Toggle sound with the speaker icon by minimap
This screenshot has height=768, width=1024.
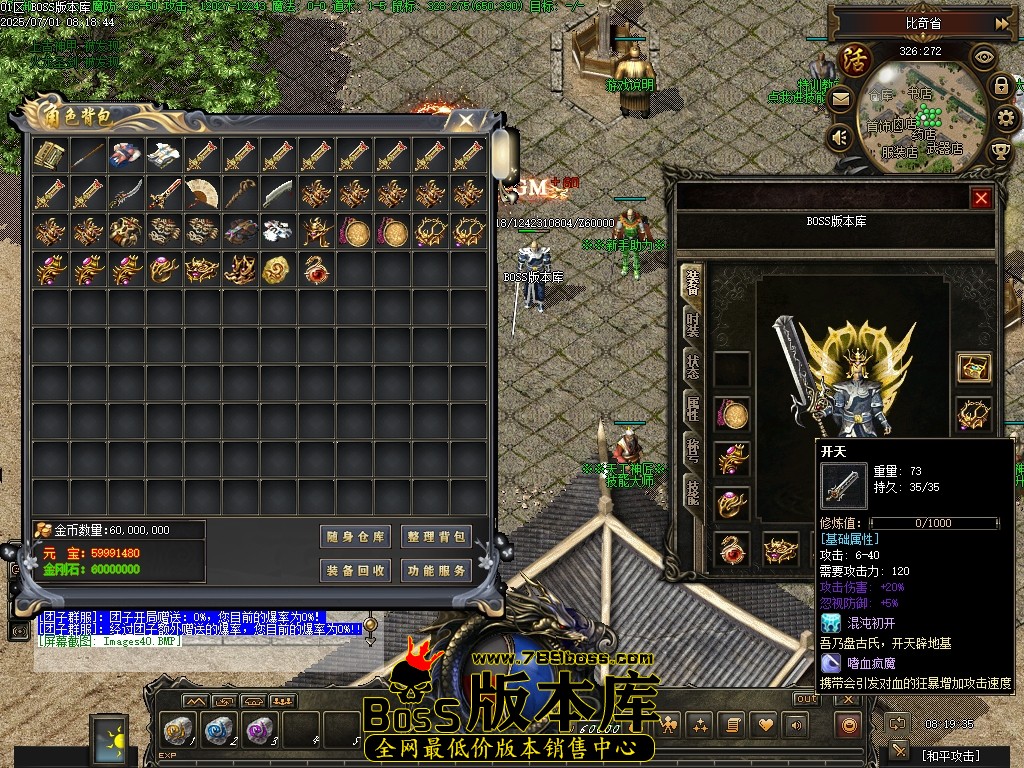(x=840, y=137)
